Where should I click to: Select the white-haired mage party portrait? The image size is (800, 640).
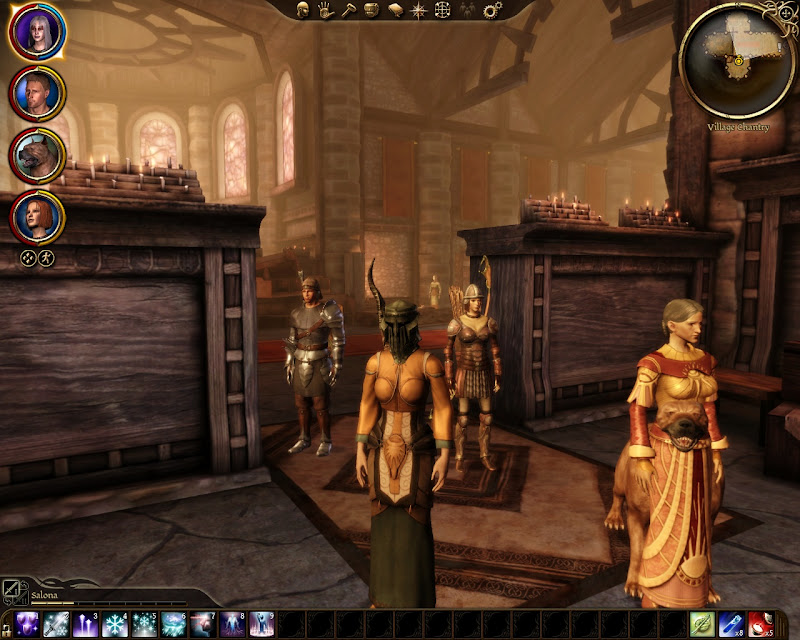38,34
